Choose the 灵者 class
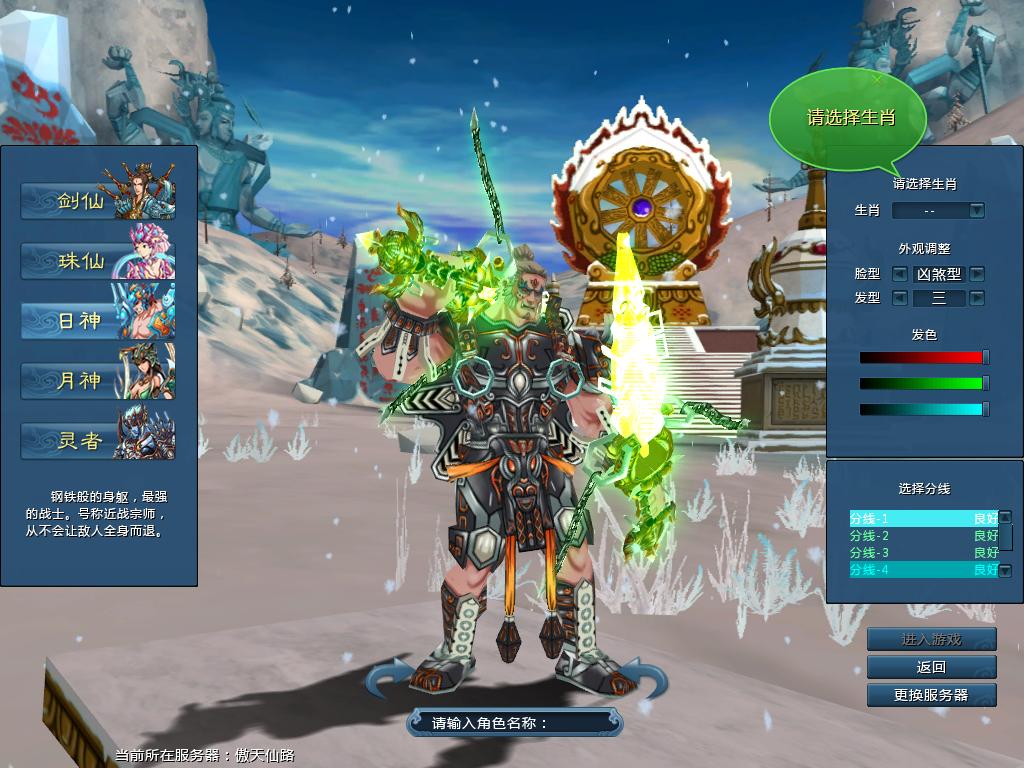The width and height of the screenshot is (1024, 768). [98, 441]
